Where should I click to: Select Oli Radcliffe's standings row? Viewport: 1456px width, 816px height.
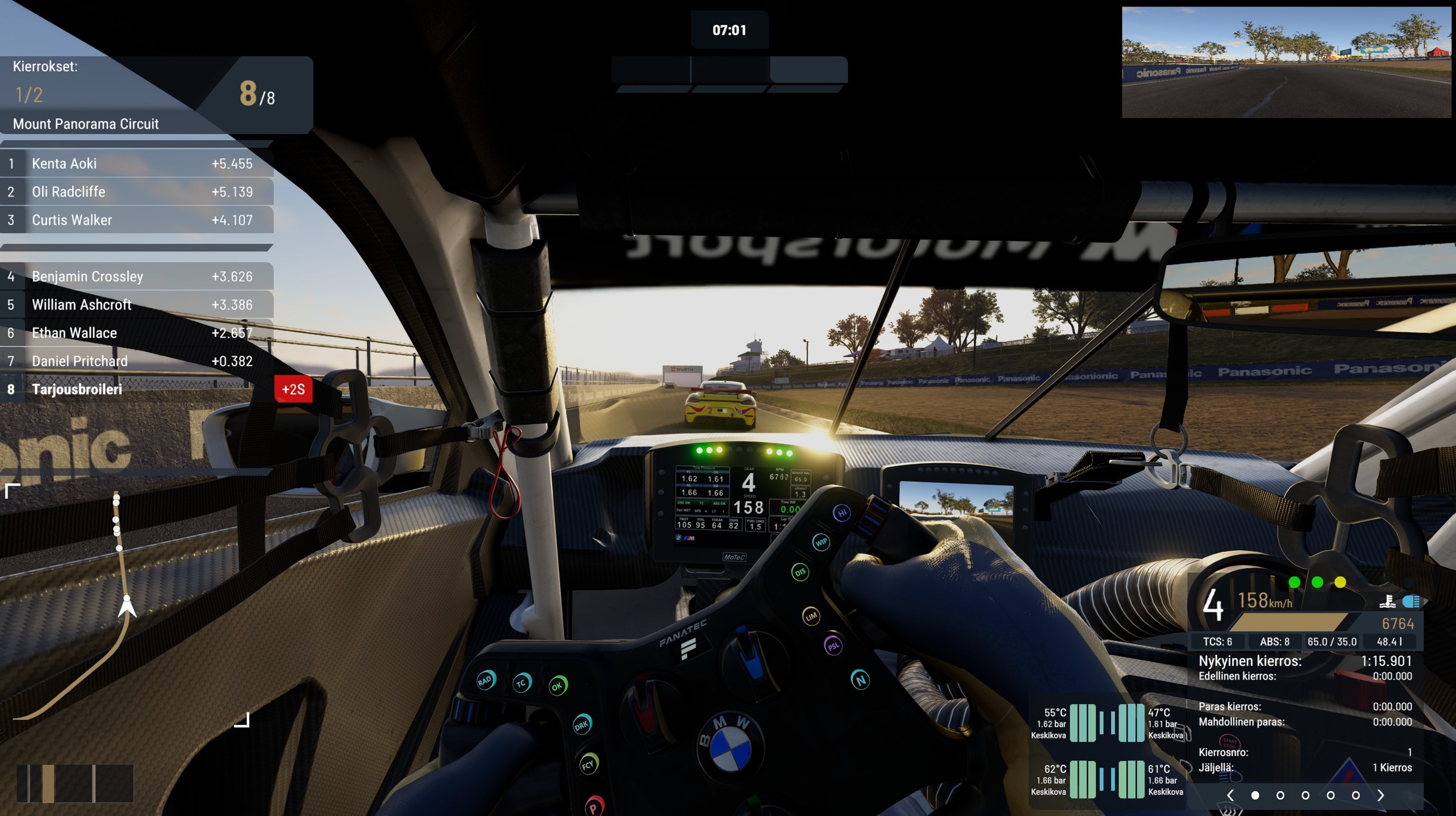click(137, 192)
